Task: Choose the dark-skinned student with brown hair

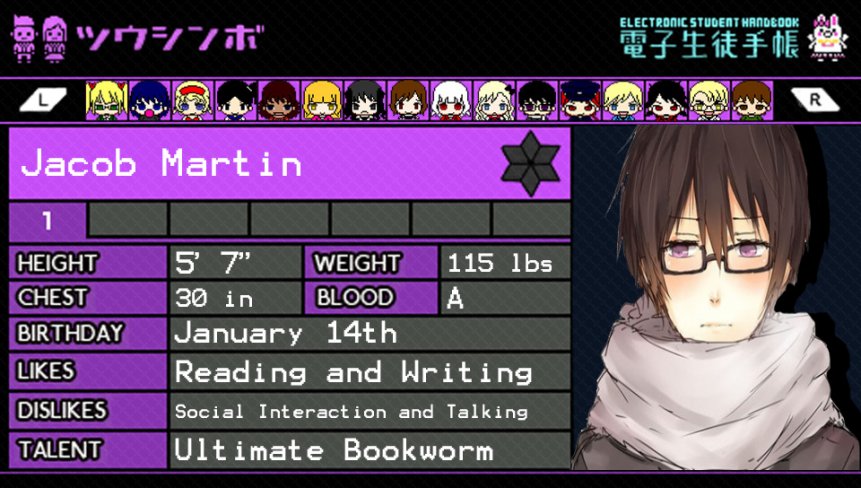Action: 277,100
